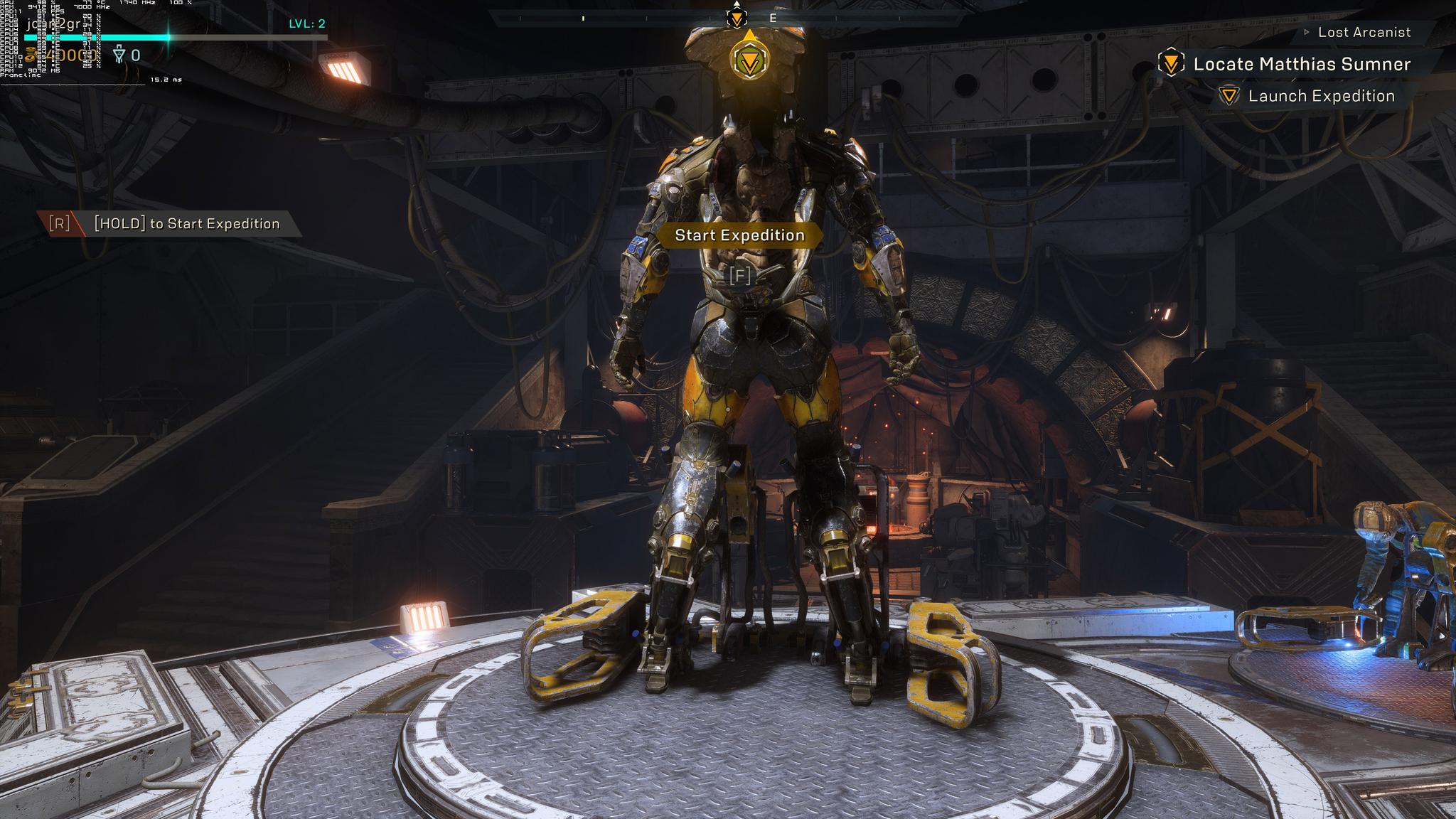
Task: Click the Locate Matthias Sumner objective
Action: [1301, 64]
